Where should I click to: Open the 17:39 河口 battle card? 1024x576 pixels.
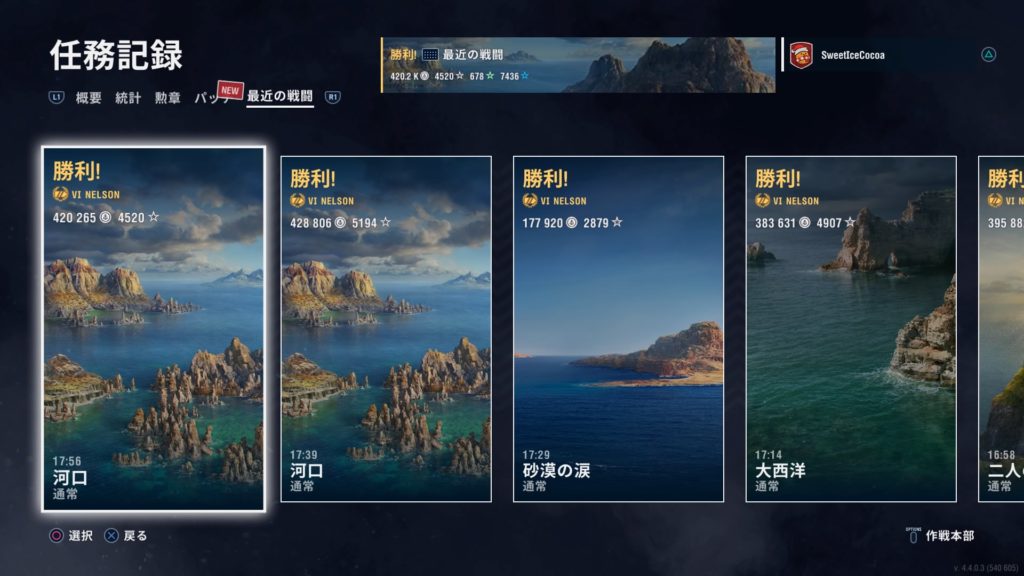(386, 329)
